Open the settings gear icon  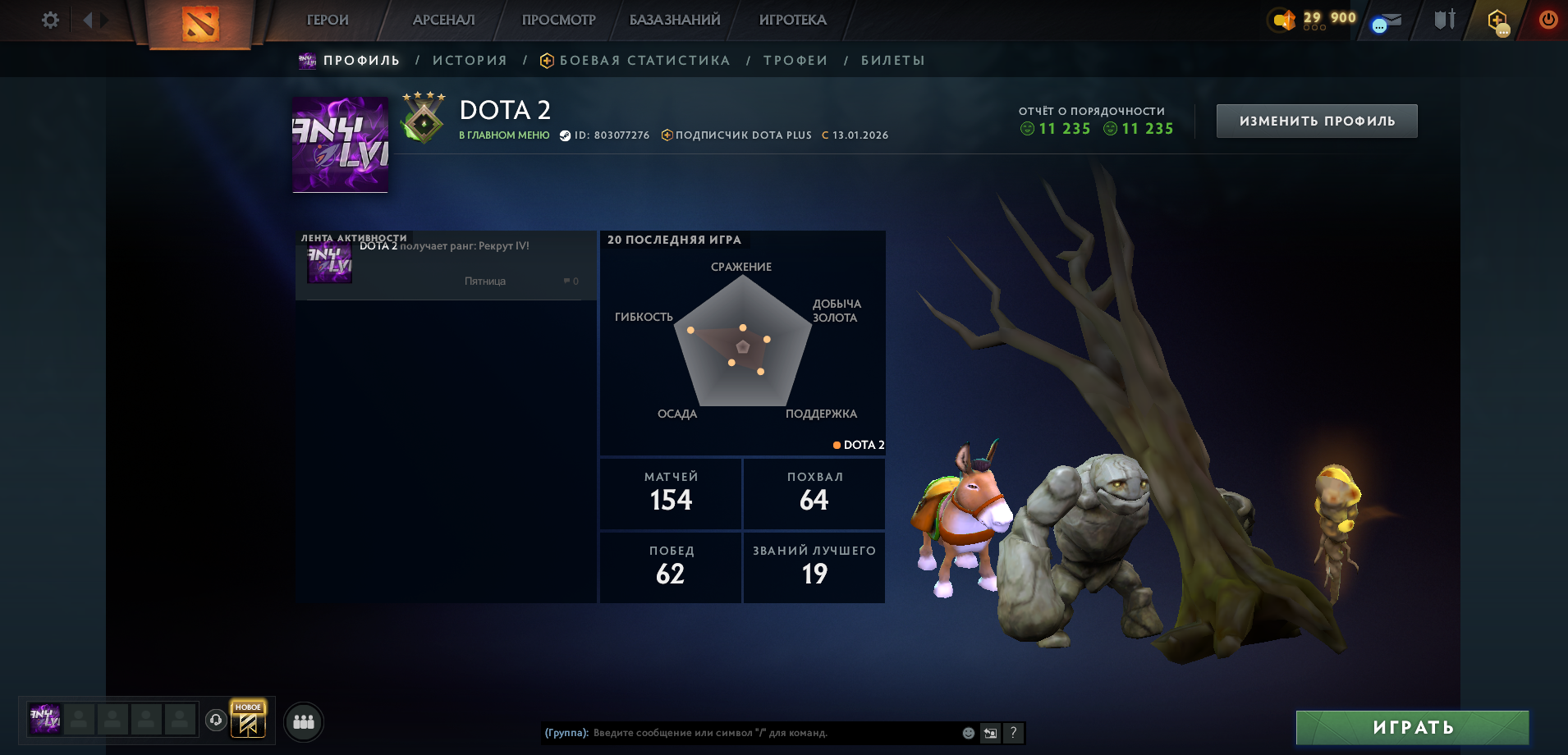click(x=49, y=19)
